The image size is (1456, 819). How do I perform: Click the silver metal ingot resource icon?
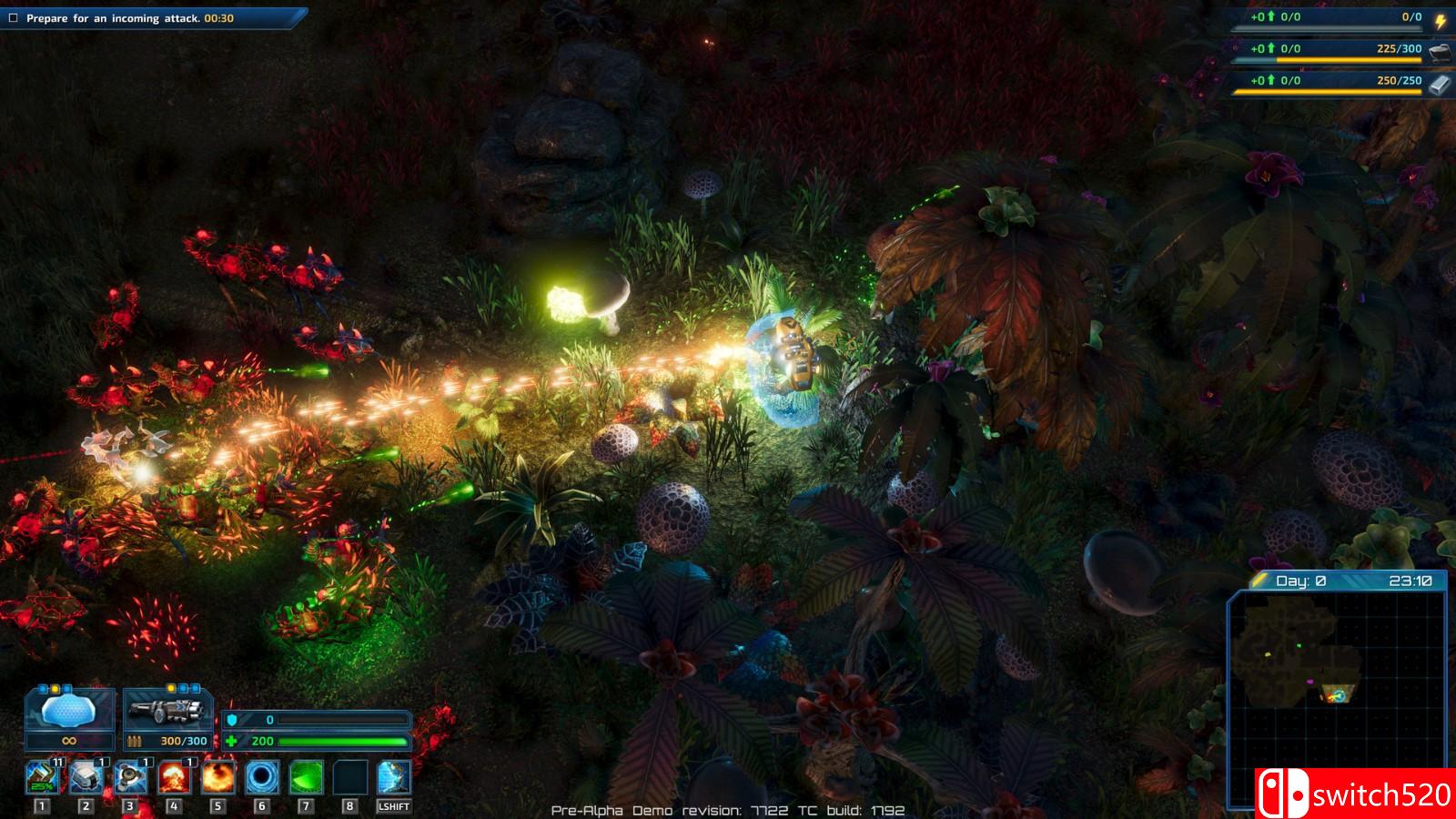point(1440,84)
